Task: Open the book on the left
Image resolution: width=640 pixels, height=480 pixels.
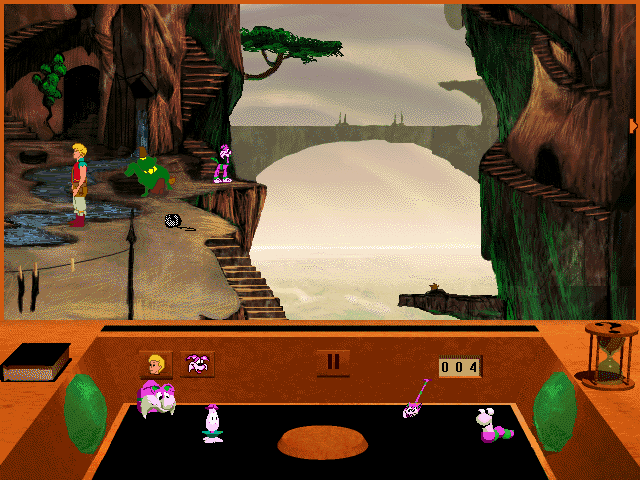Action: (36, 362)
